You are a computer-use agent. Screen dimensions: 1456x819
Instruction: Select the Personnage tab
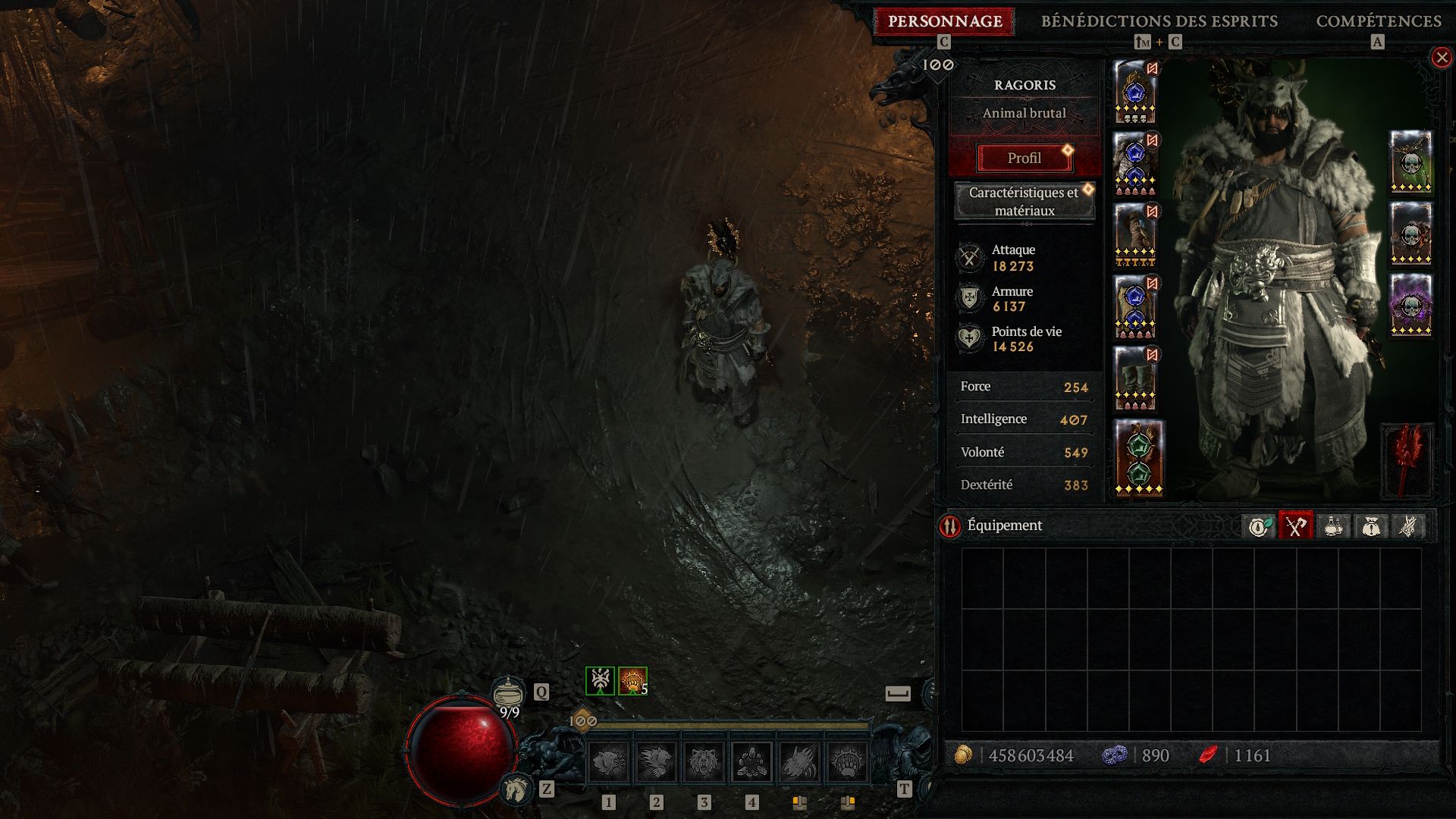tap(945, 21)
